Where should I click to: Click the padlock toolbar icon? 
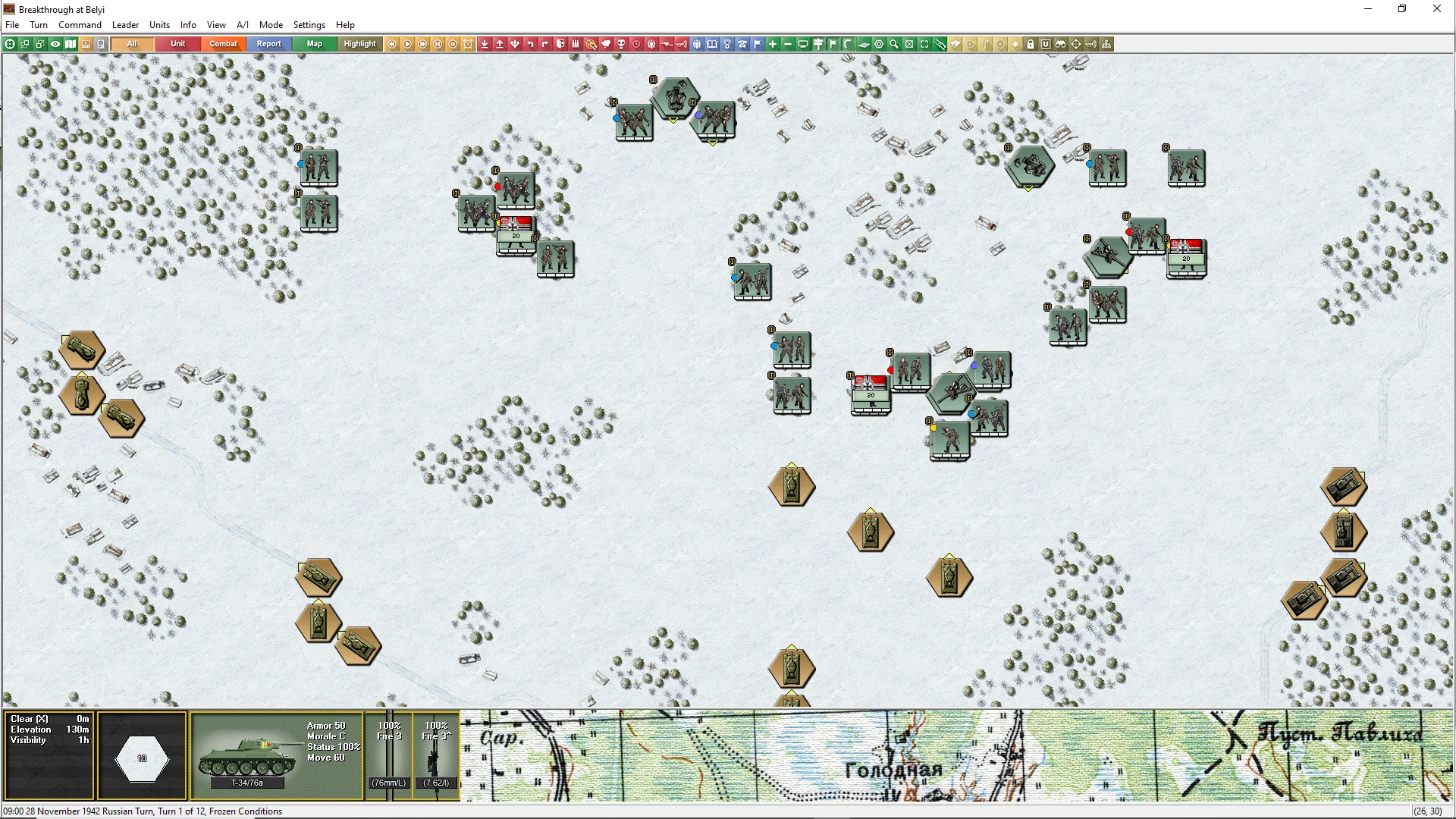pyautogui.click(x=1031, y=44)
